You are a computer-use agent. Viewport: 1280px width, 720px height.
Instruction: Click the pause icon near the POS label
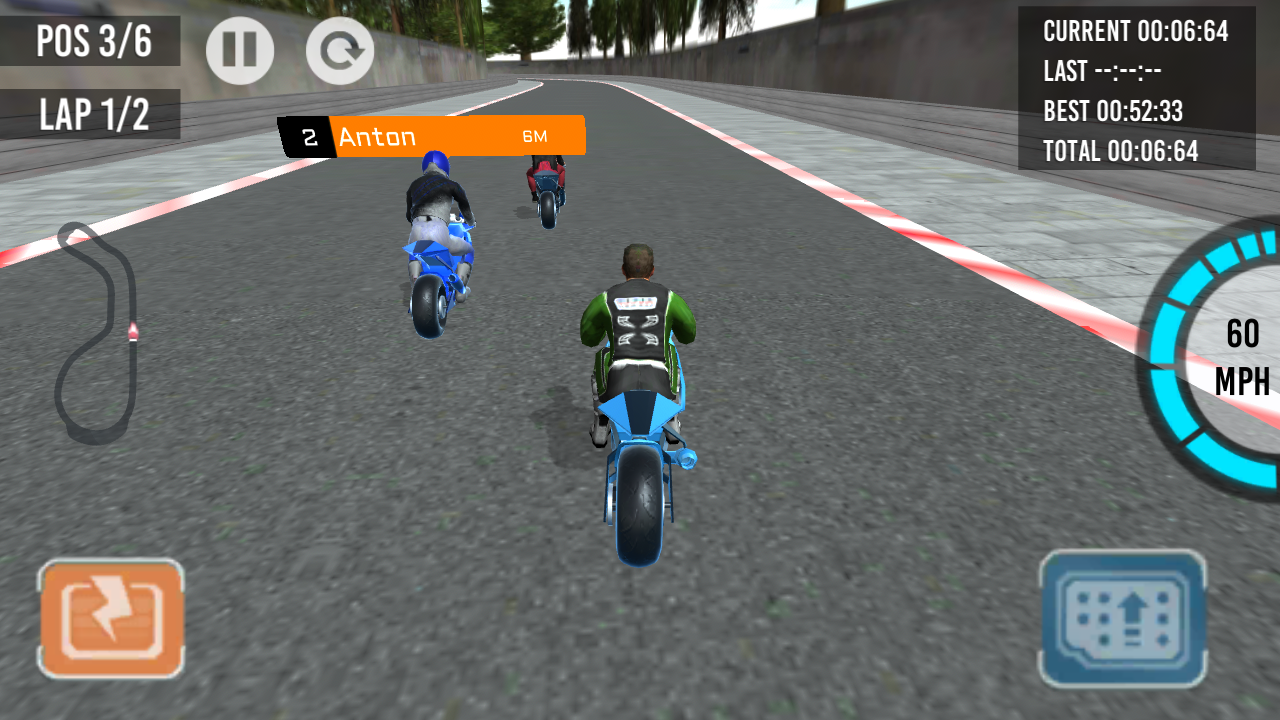pos(239,50)
